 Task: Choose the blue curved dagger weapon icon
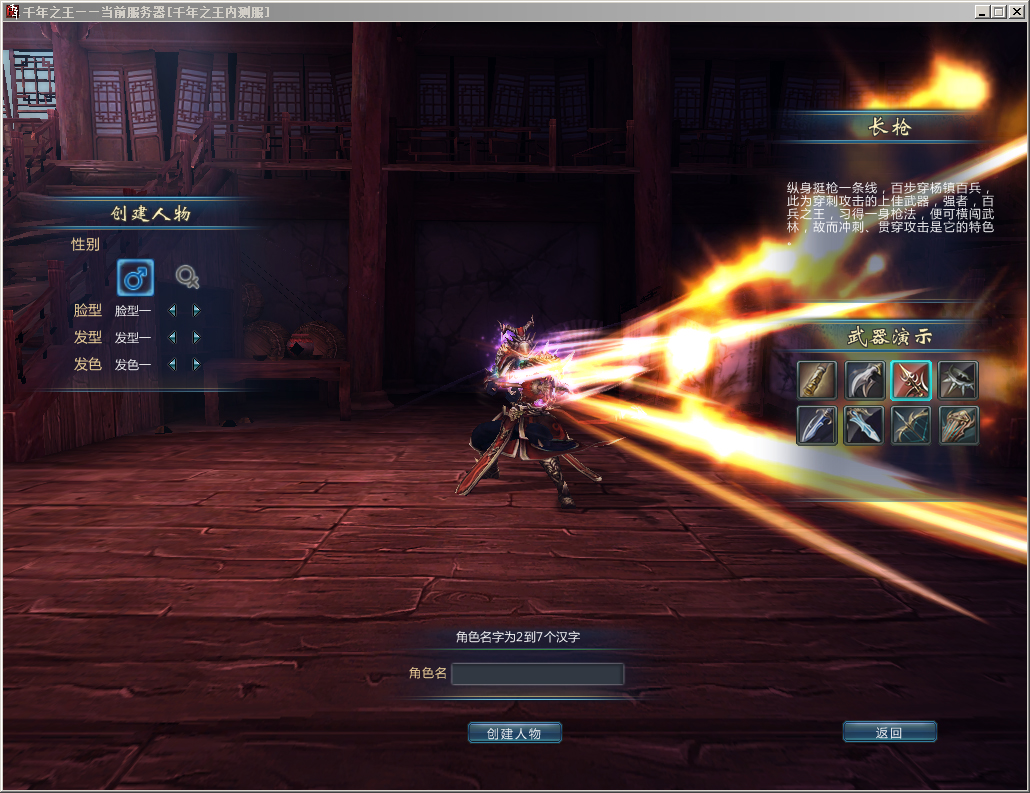(817, 425)
